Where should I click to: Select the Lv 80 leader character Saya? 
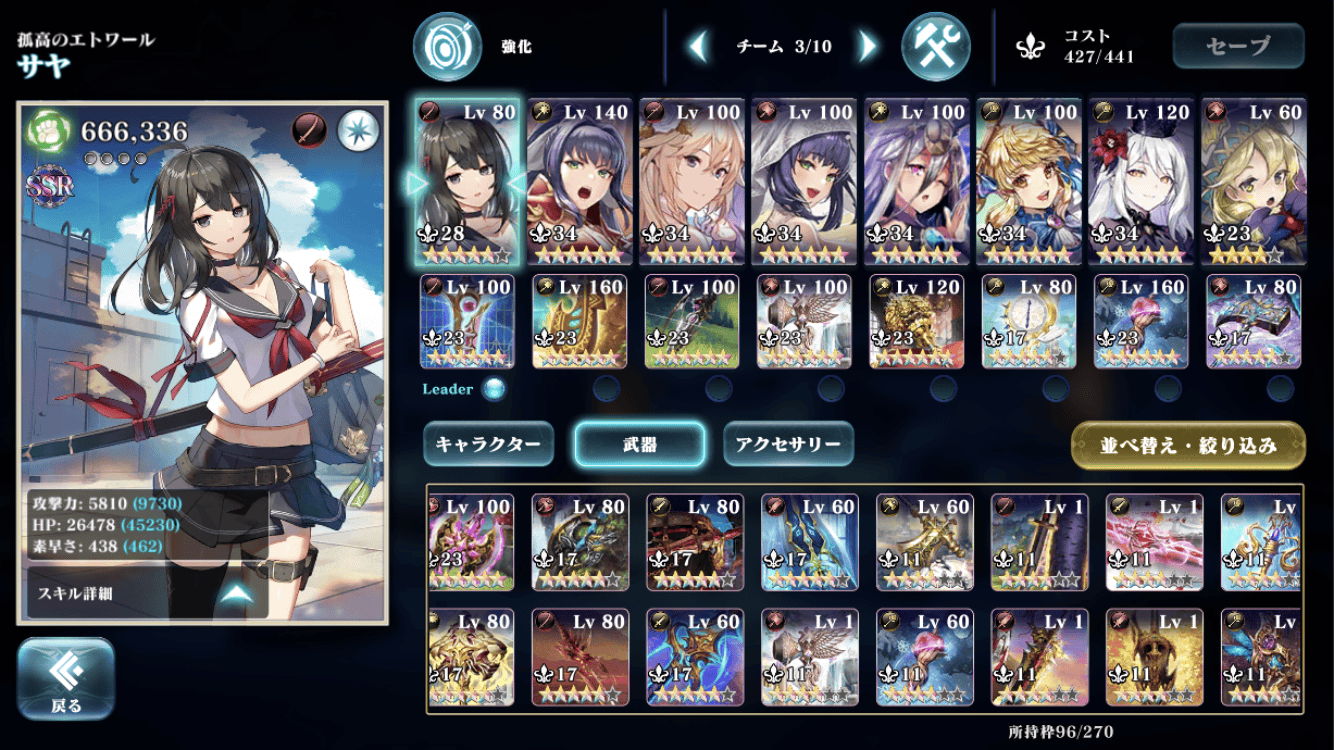(x=467, y=181)
